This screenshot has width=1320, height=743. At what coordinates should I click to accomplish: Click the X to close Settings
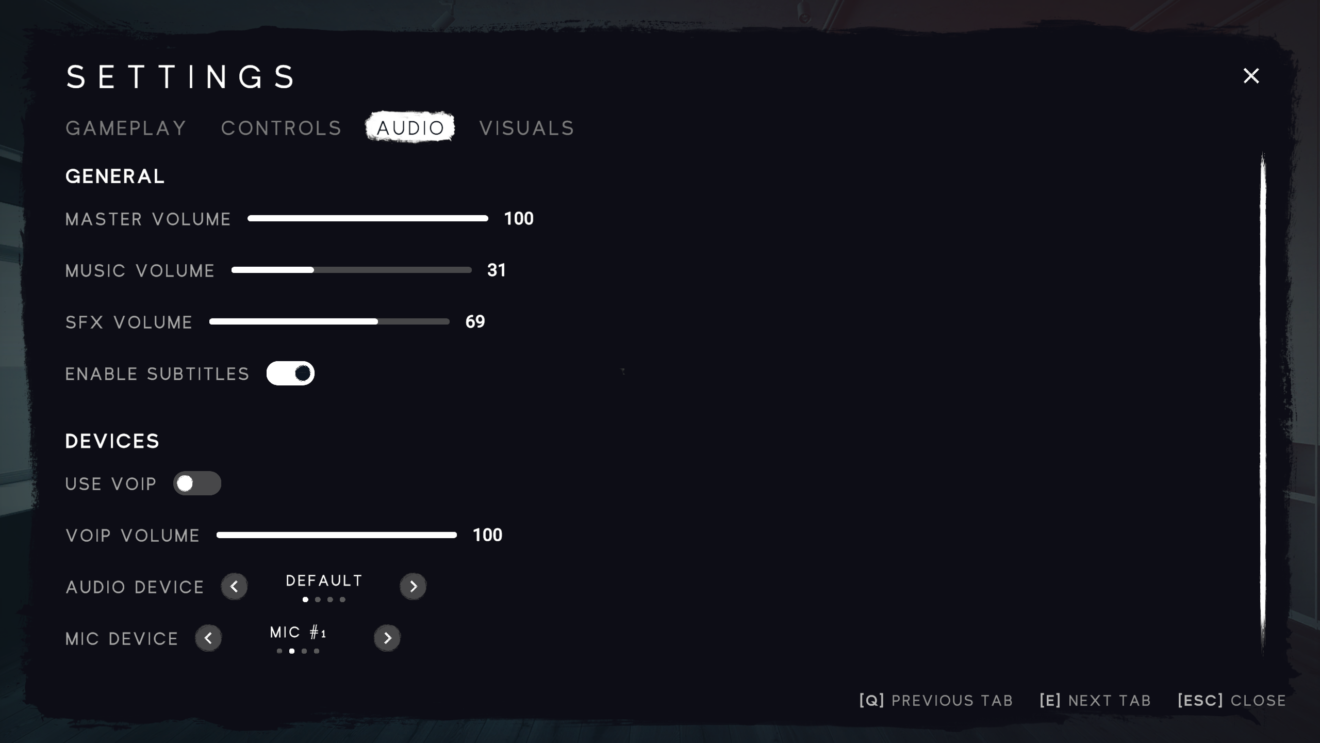[1250, 75]
